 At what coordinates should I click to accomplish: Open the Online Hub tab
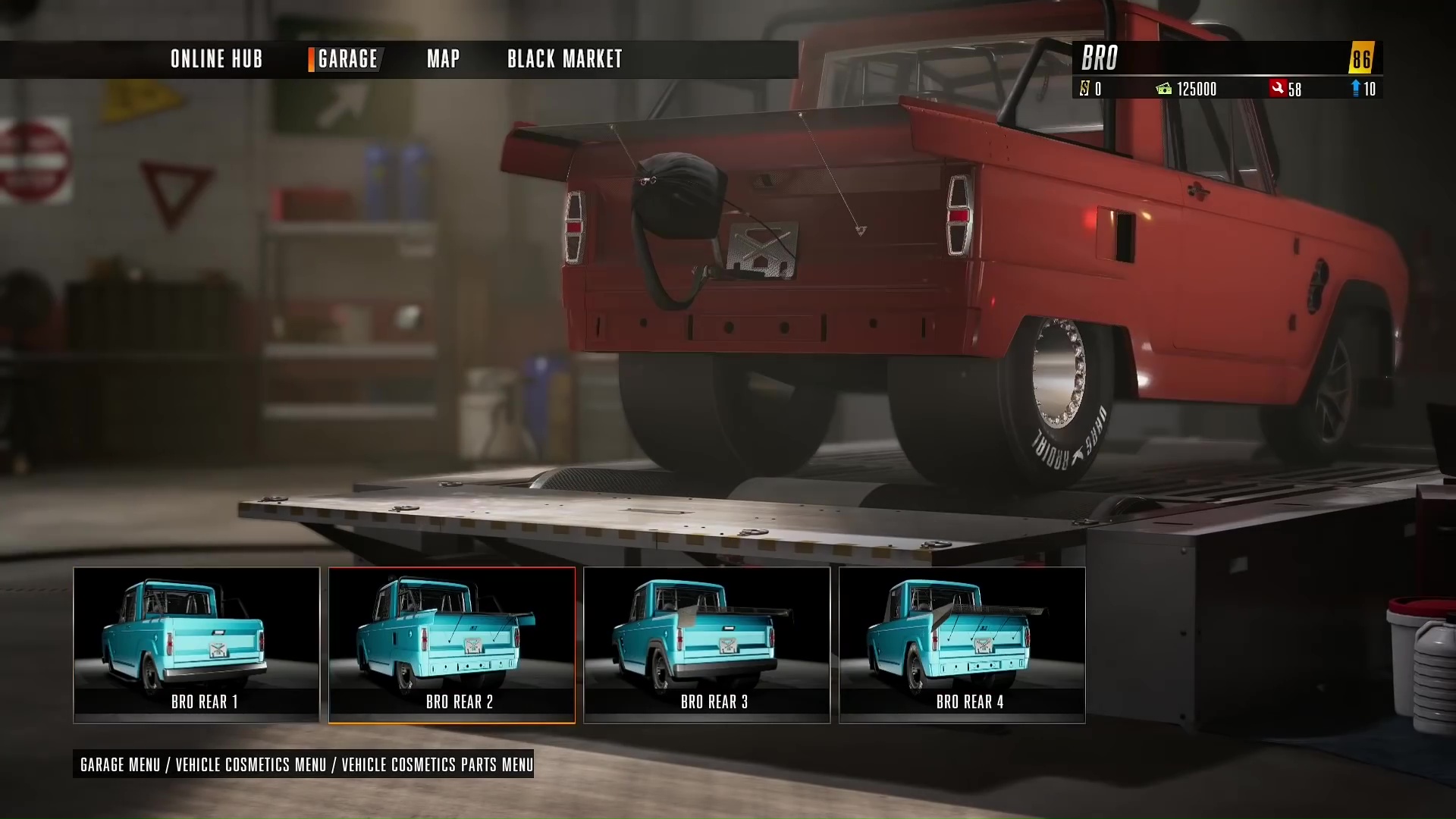pyautogui.click(x=216, y=59)
